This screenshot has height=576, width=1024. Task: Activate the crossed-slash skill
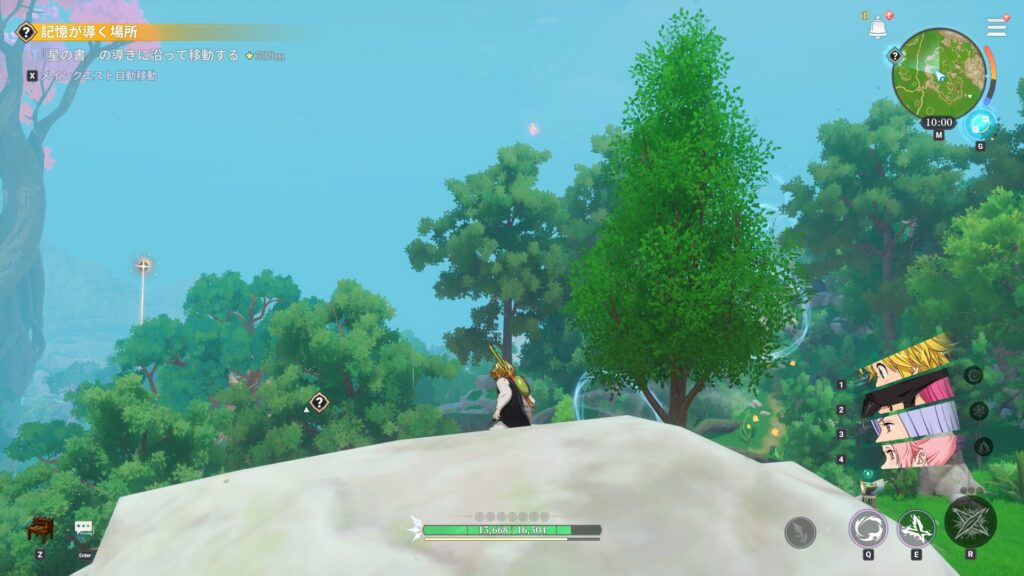pyautogui.click(x=916, y=527)
